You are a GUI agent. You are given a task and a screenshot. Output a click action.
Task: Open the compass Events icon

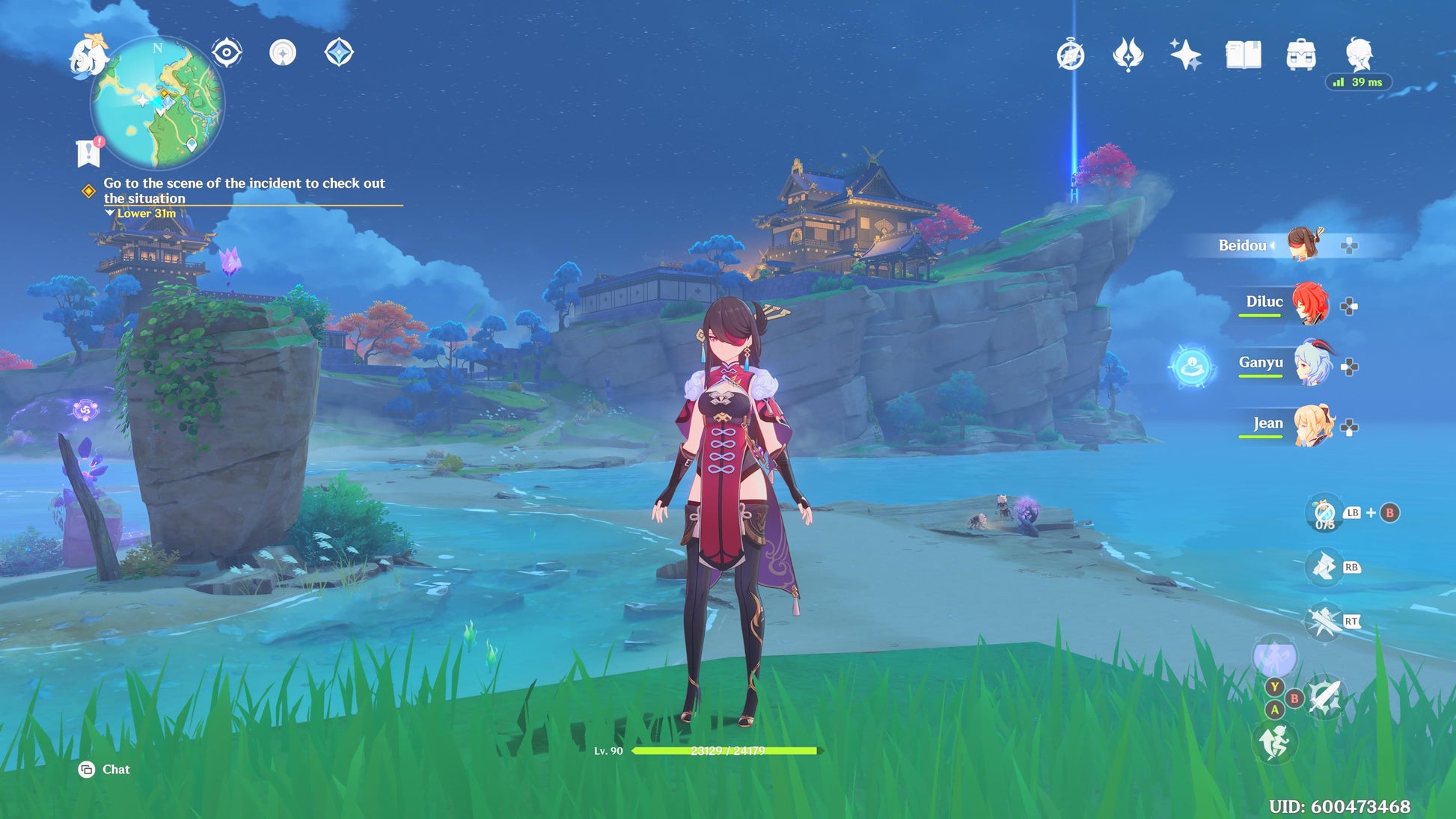pyautogui.click(x=1071, y=55)
